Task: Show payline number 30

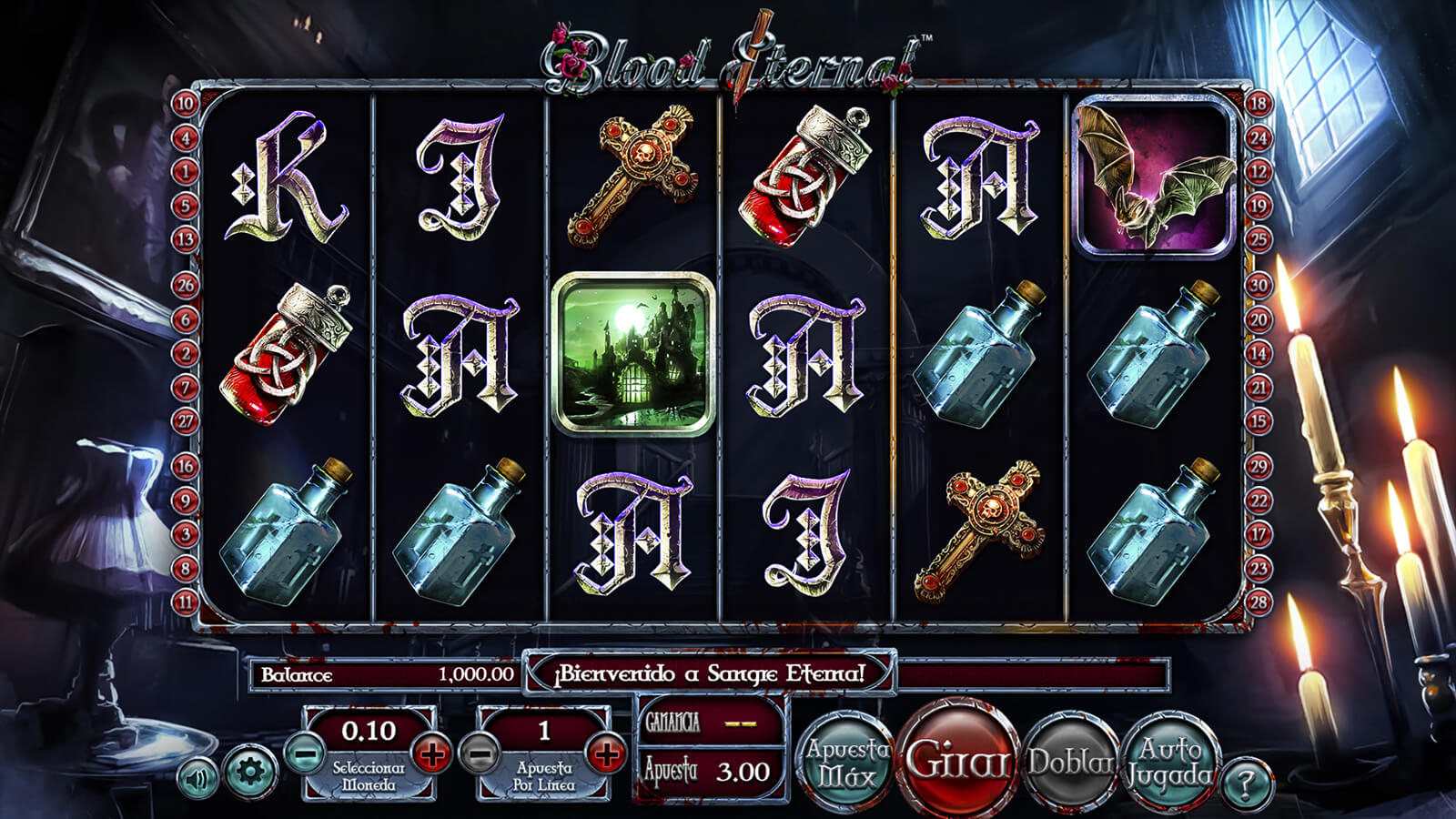Action: [x=1259, y=286]
